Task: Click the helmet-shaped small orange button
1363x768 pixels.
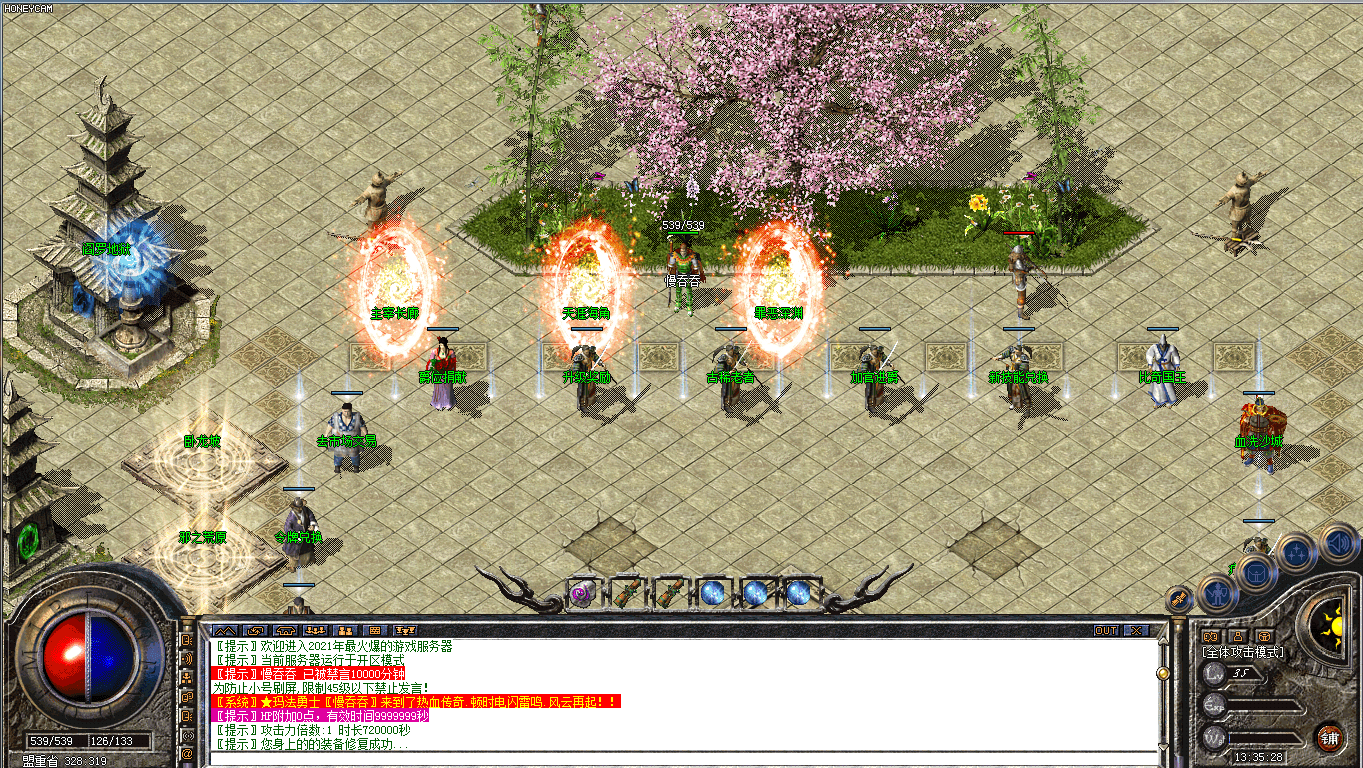Action: [1265, 636]
